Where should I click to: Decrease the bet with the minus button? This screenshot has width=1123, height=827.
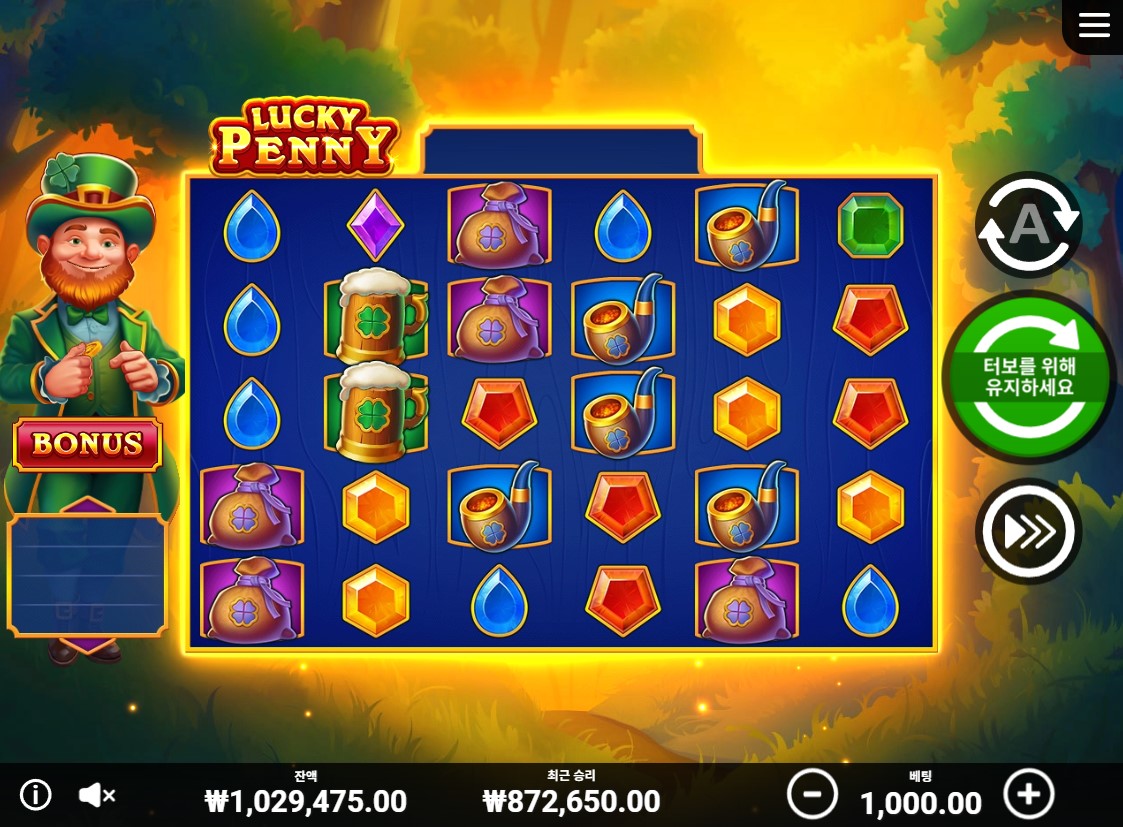coord(811,795)
